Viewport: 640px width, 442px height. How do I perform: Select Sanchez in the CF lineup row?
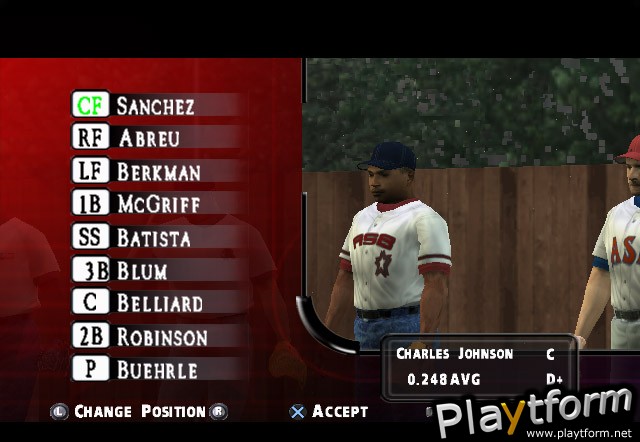(x=155, y=105)
